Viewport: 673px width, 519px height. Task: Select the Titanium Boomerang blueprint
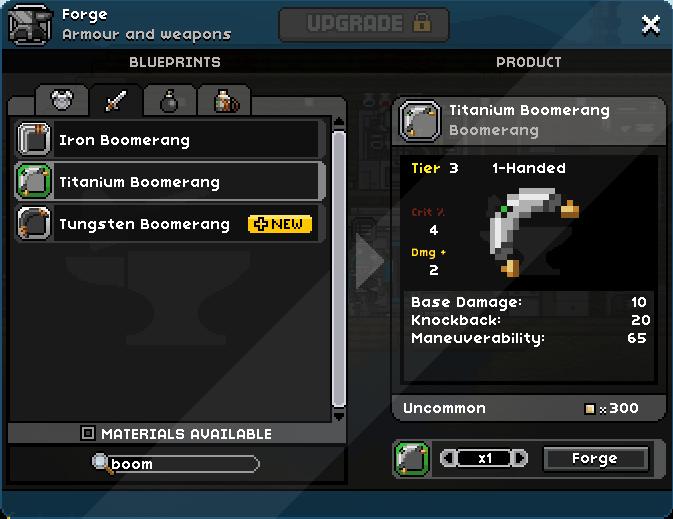click(170, 182)
